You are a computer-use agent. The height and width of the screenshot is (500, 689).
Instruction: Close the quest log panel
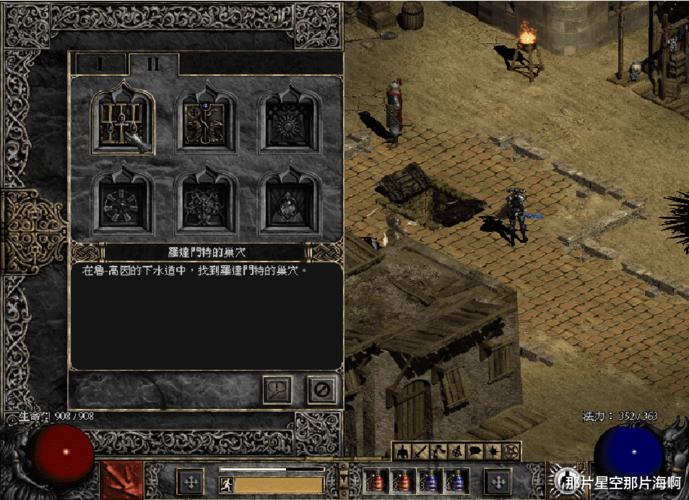pos(322,388)
